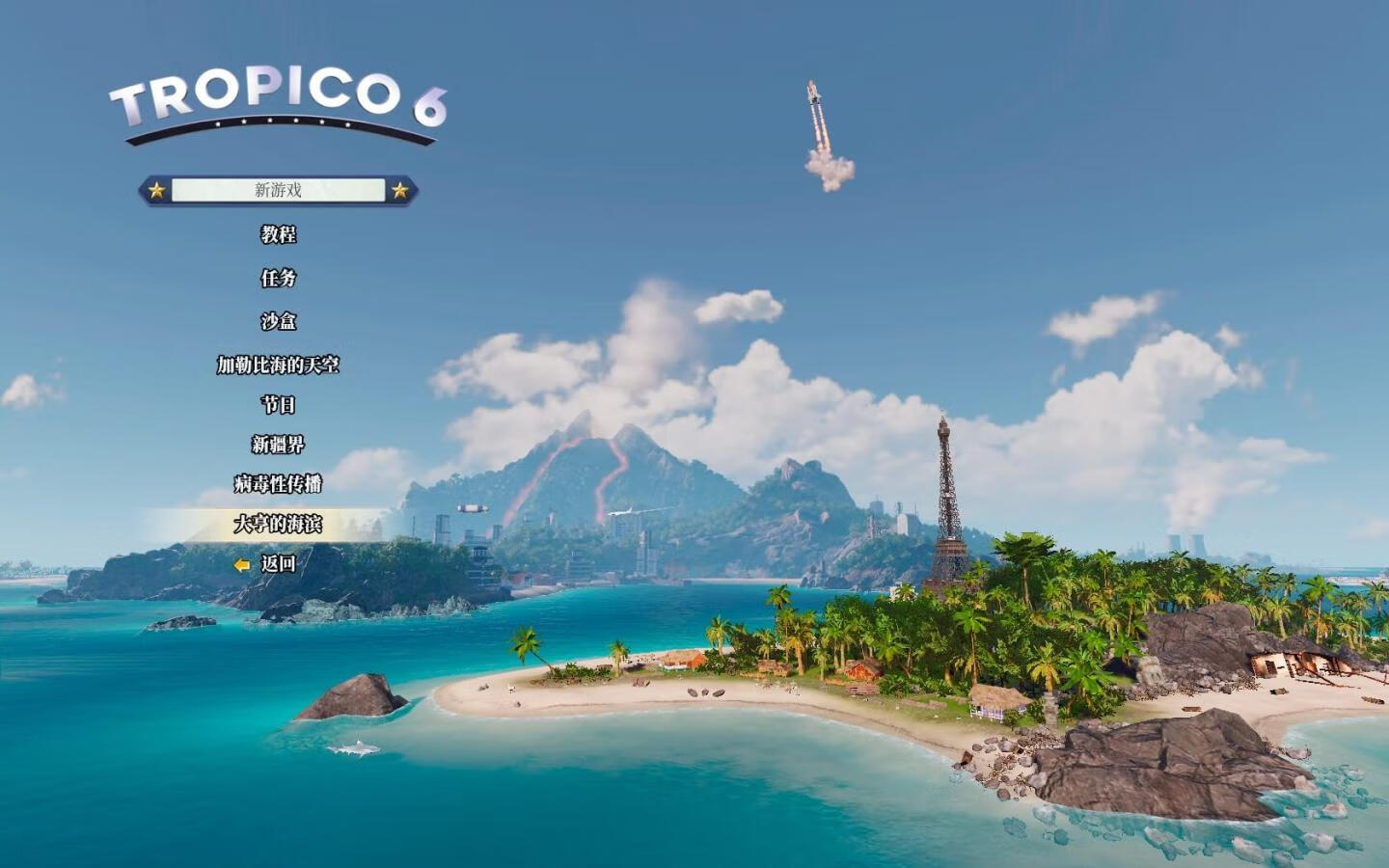The height and width of the screenshot is (868, 1389).
Task: Open the 病毒性传播 DLC entry
Action: tap(278, 484)
